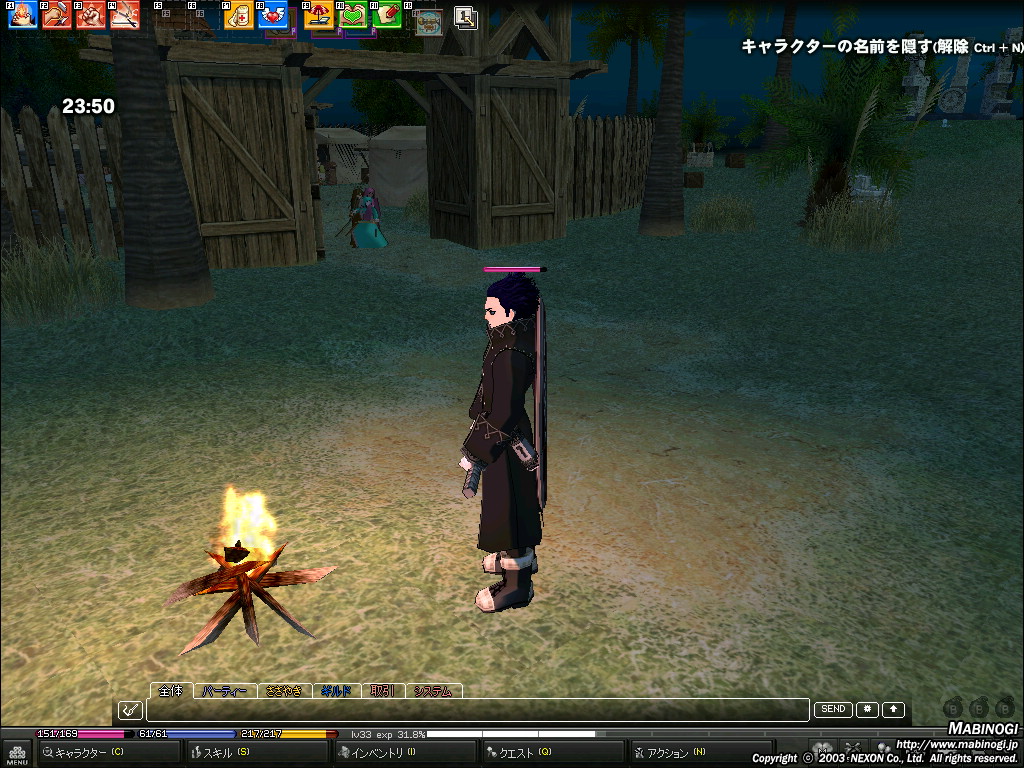This screenshot has width=1024, height=768.
Task: Click the up-arrow button beside SEND
Action: click(x=893, y=709)
